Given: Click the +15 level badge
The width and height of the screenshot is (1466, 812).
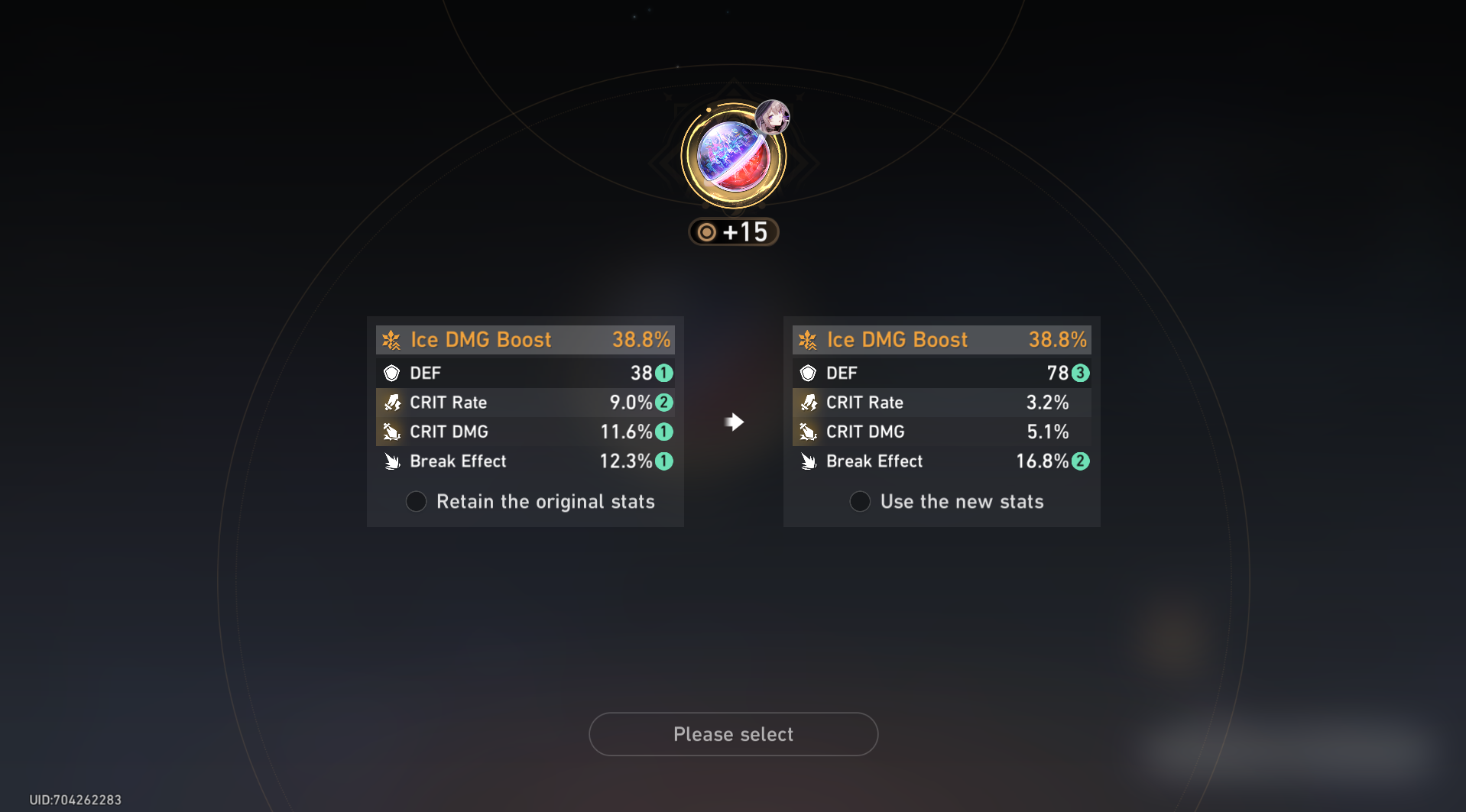Looking at the screenshot, I should 733,231.
